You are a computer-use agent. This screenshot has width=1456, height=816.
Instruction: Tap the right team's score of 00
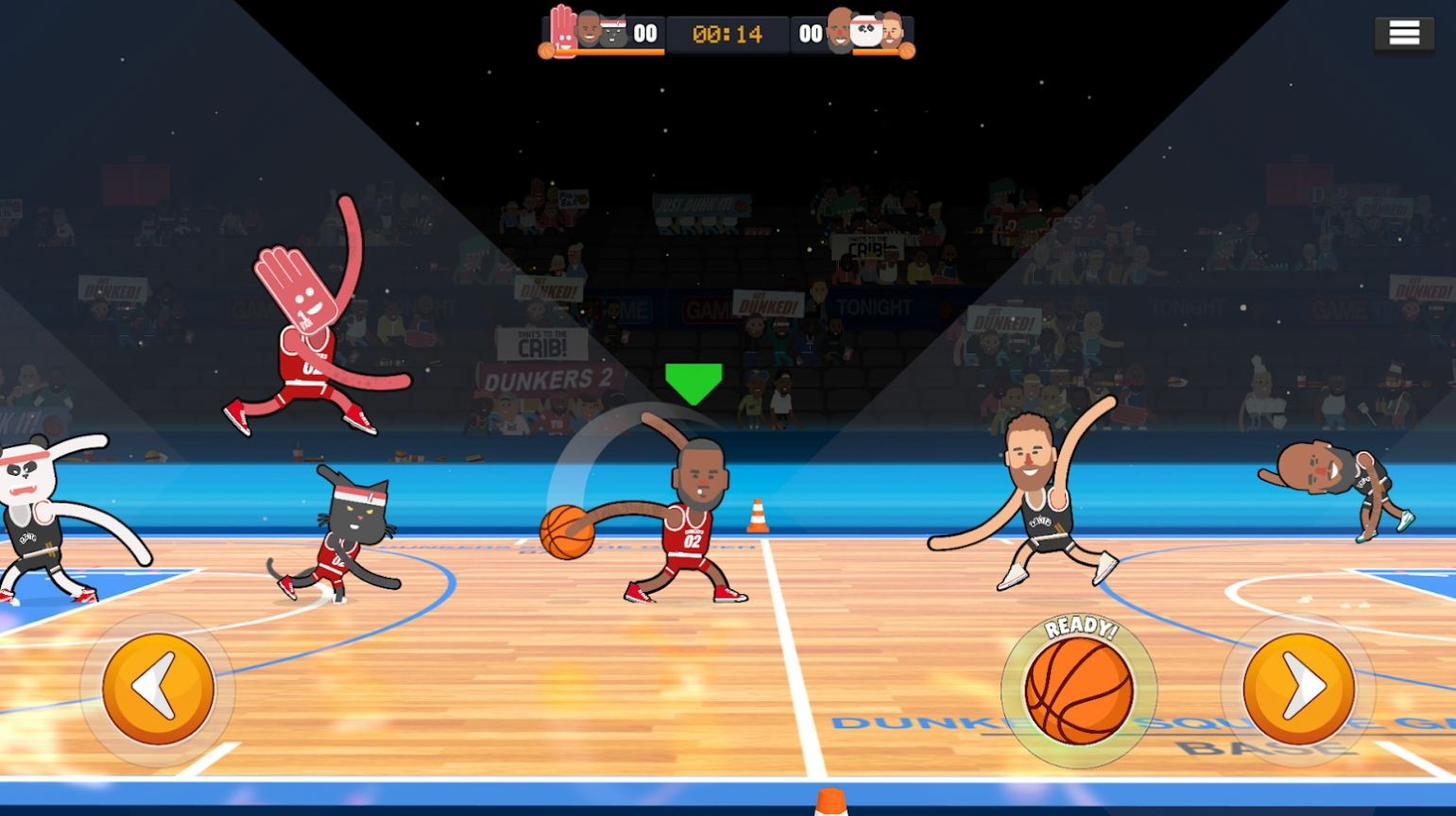(x=810, y=31)
